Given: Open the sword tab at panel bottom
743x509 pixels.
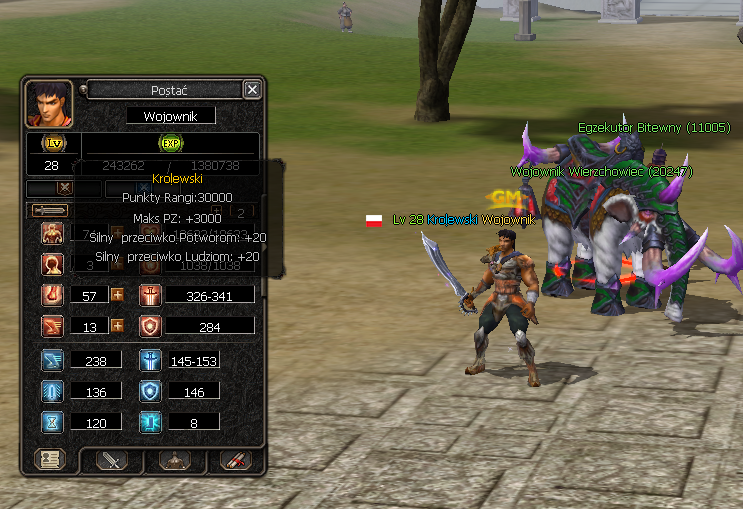Looking at the screenshot, I should [111, 461].
